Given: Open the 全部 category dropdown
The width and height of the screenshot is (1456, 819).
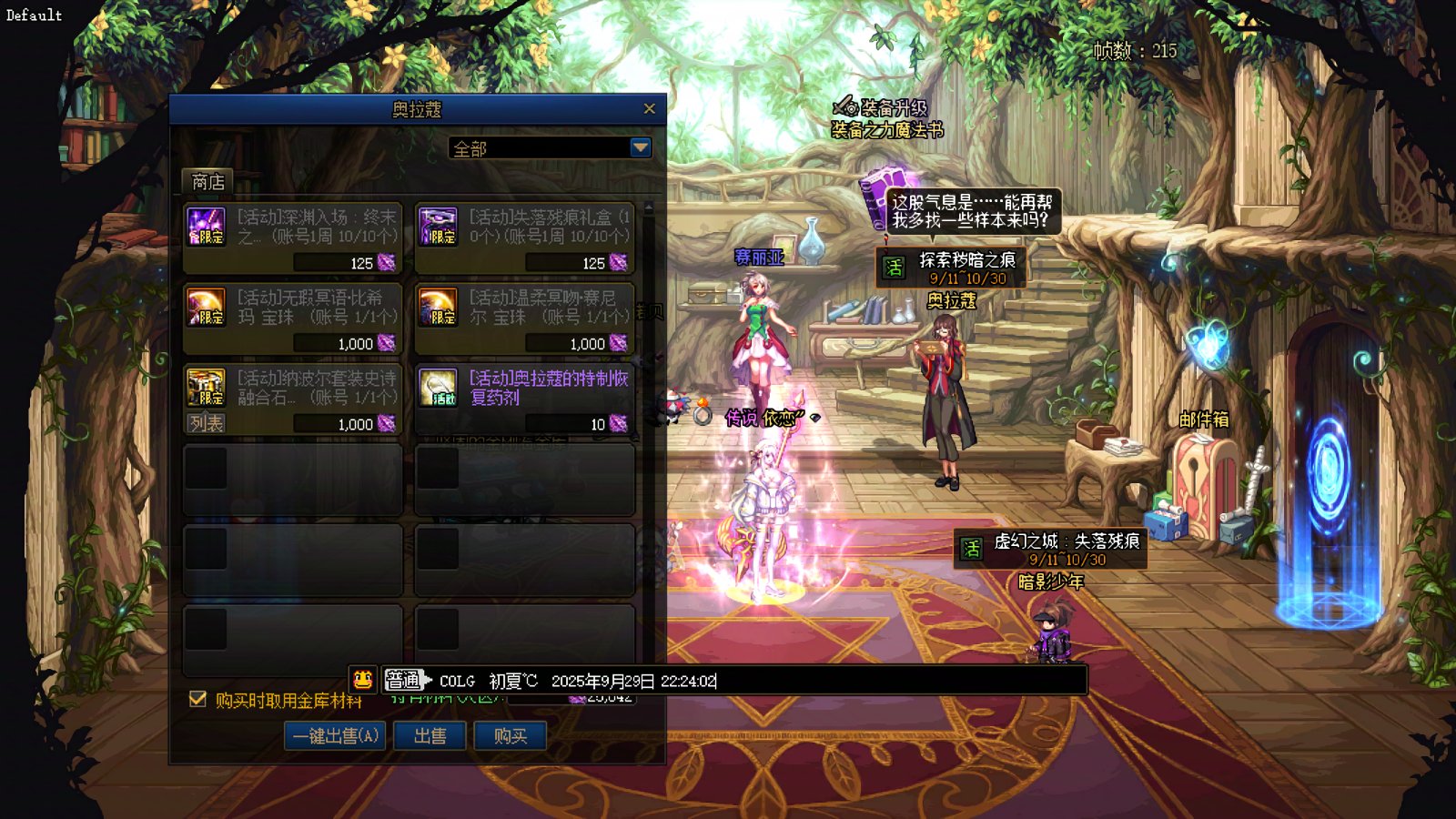Looking at the screenshot, I should tap(641, 147).
